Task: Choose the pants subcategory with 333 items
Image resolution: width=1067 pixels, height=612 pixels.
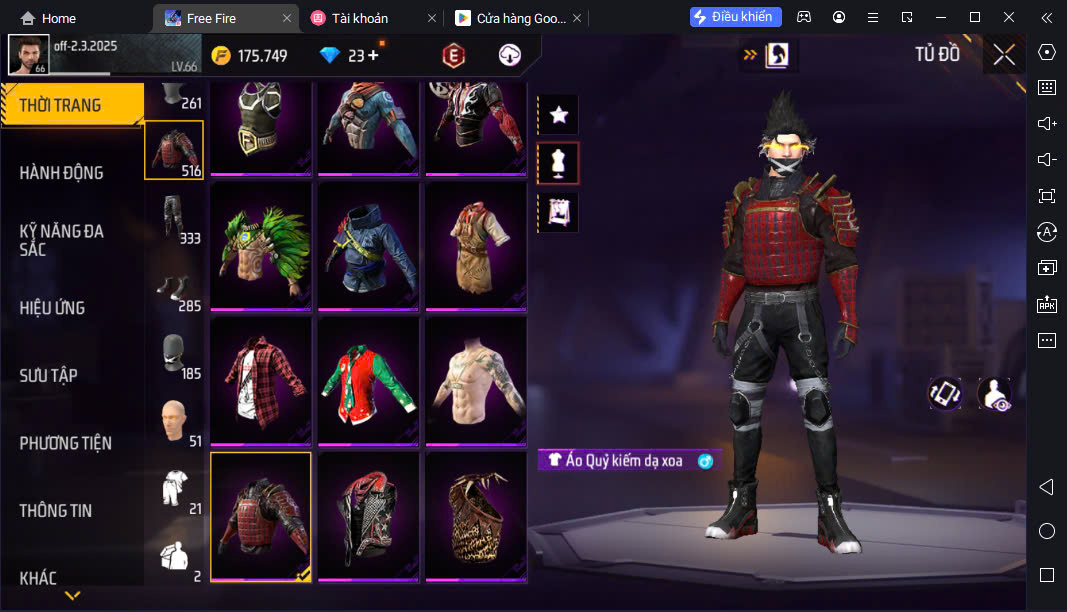Action: coord(174,219)
